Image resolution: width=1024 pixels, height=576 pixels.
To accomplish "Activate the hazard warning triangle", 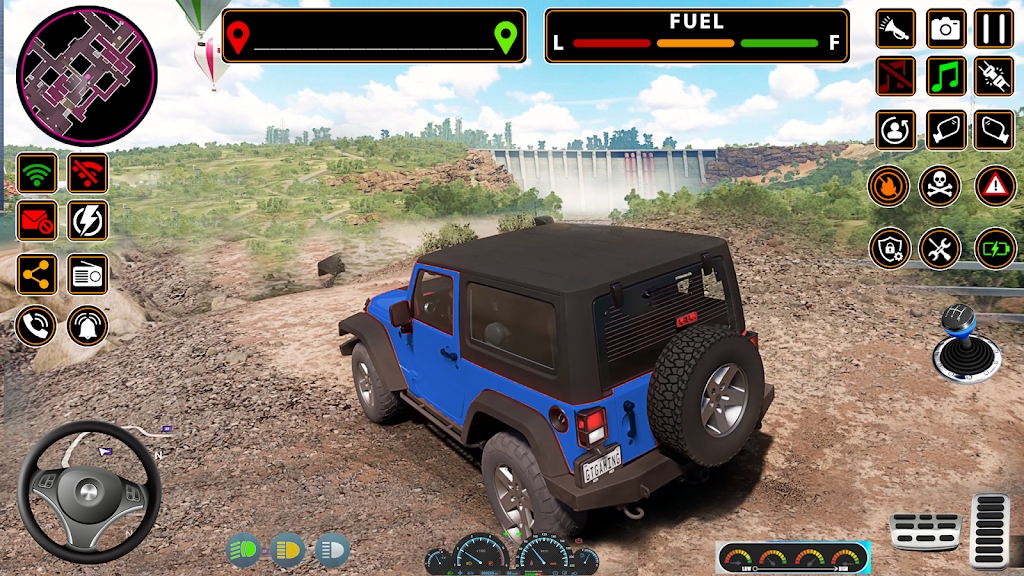I will point(994,186).
